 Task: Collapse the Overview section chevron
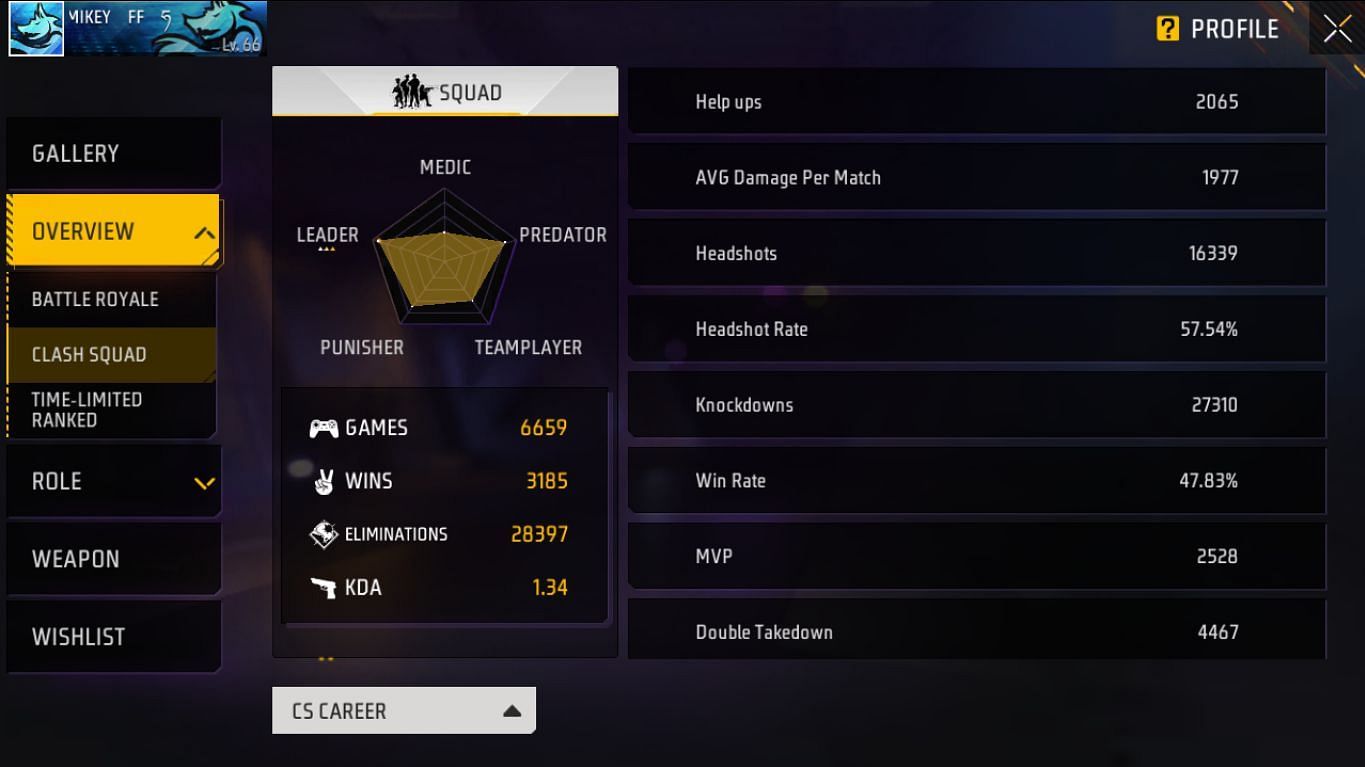tap(205, 231)
